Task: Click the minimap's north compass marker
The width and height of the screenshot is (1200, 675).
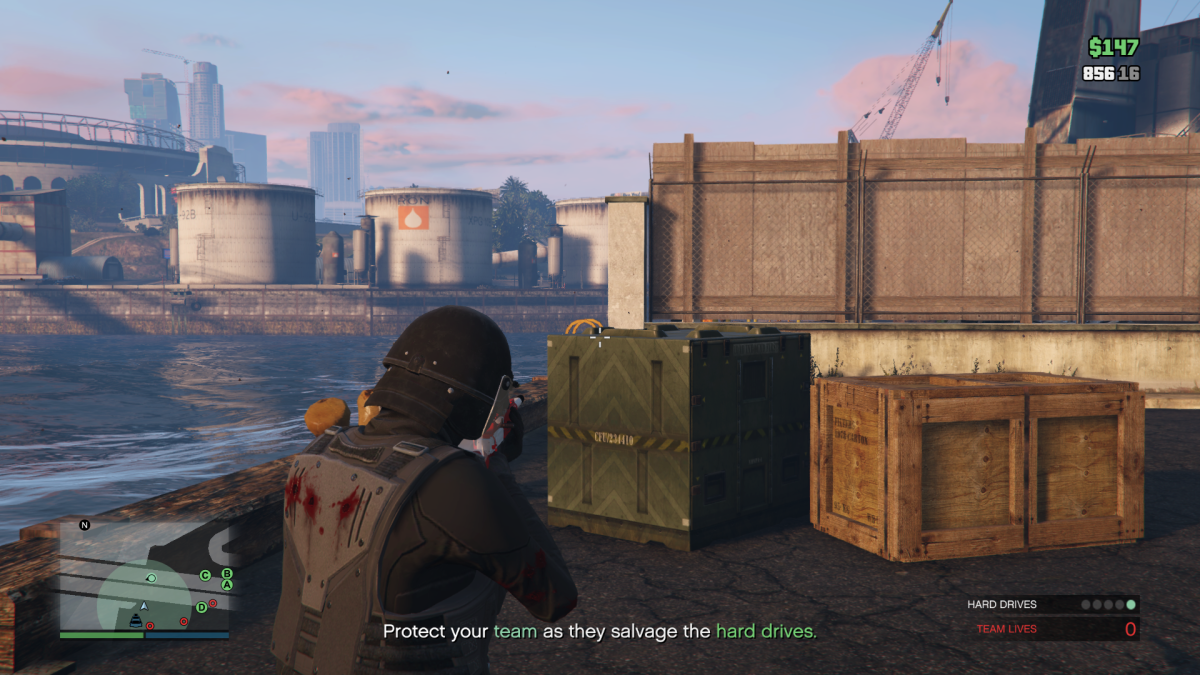Action: 85,525
